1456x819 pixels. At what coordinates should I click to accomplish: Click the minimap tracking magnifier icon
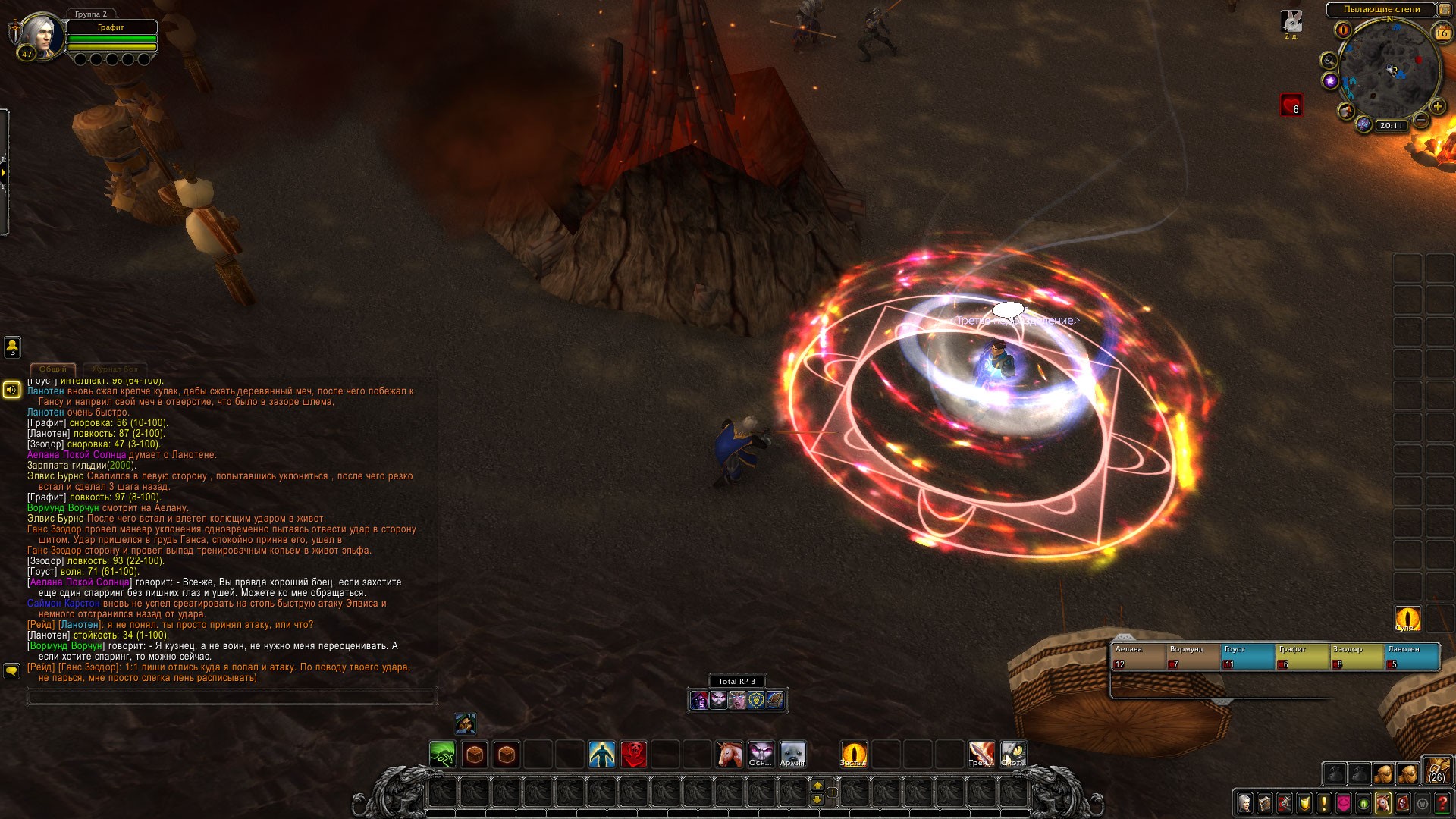pos(1329,61)
